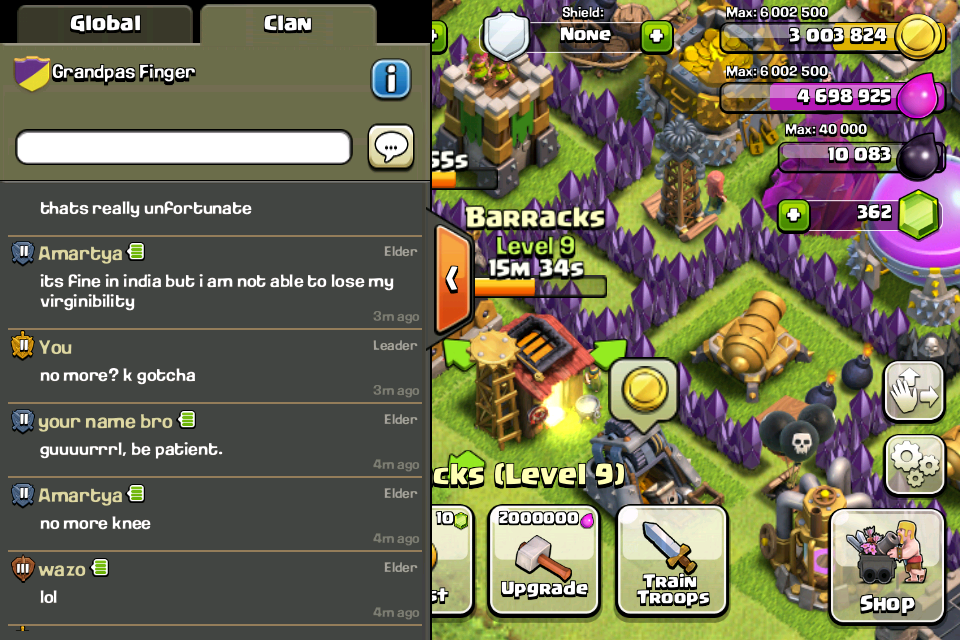Tap the player name 'your name bro'
Image resolution: width=960 pixels, height=640 pixels.
point(104,421)
